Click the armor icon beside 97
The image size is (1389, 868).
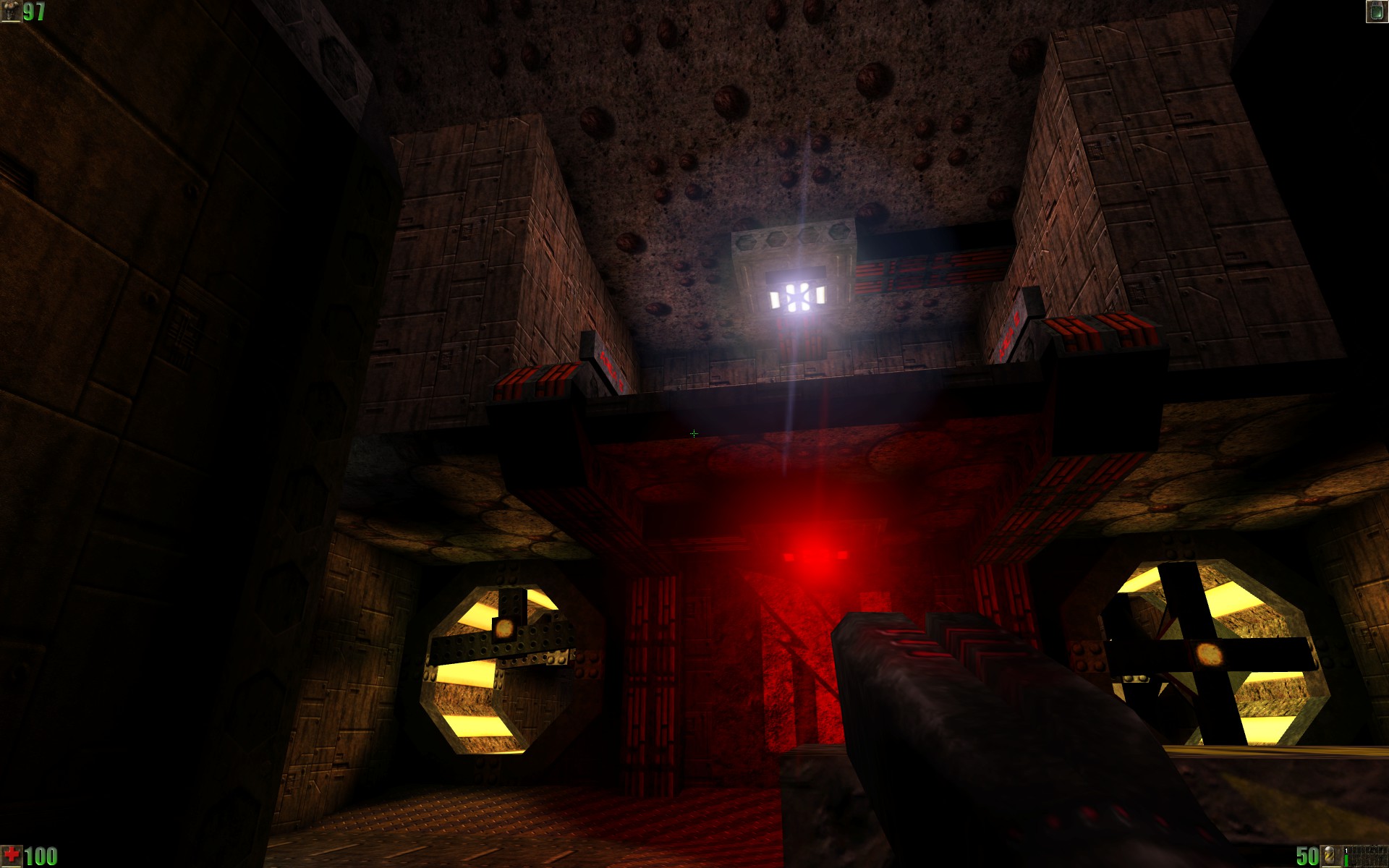11,12
